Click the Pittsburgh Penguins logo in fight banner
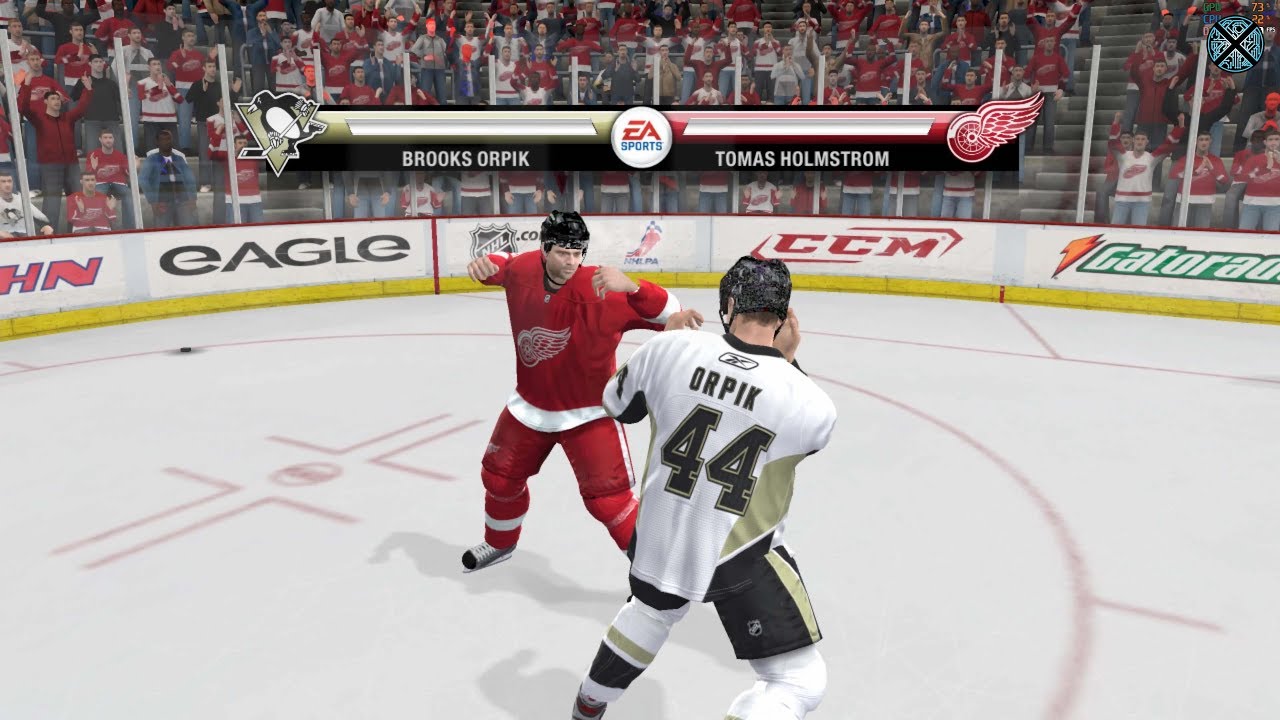The width and height of the screenshot is (1280, 720). tap(279, 131)
